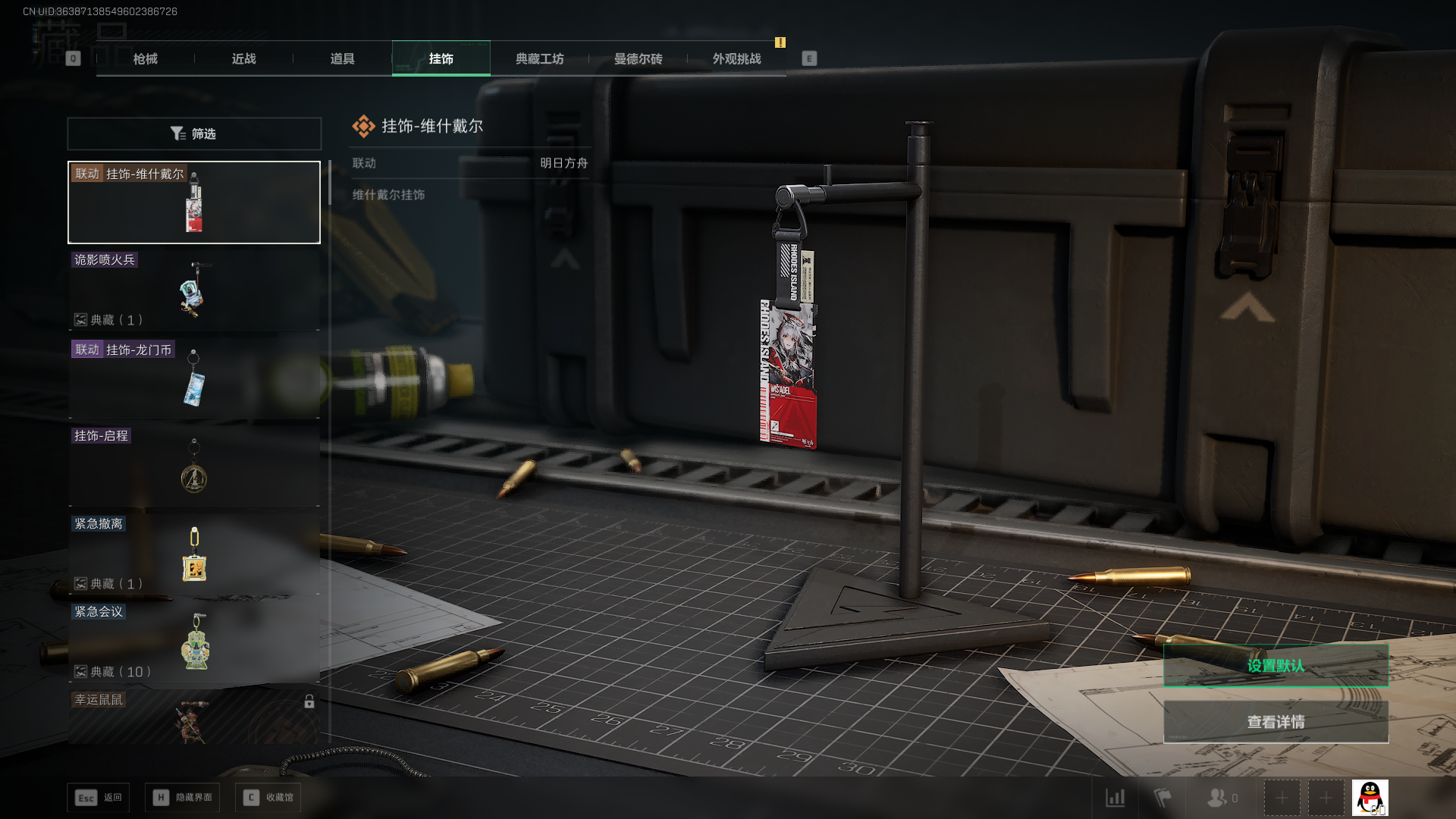Screen dimensions: 1456x819
Task: Open the 筛选 filter button
Action: [x=194, y=133]
